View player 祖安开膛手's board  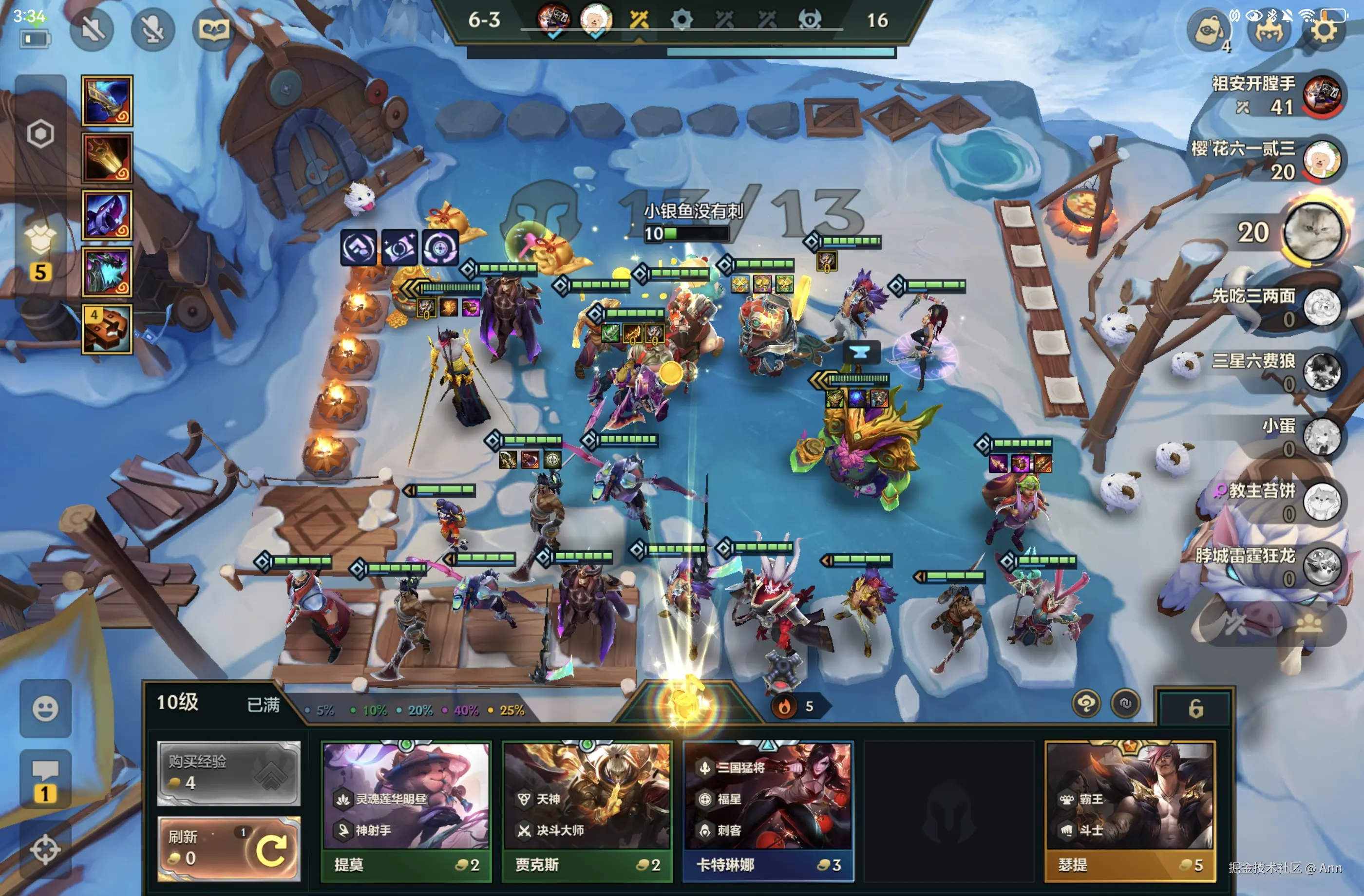click(1322, 94)
